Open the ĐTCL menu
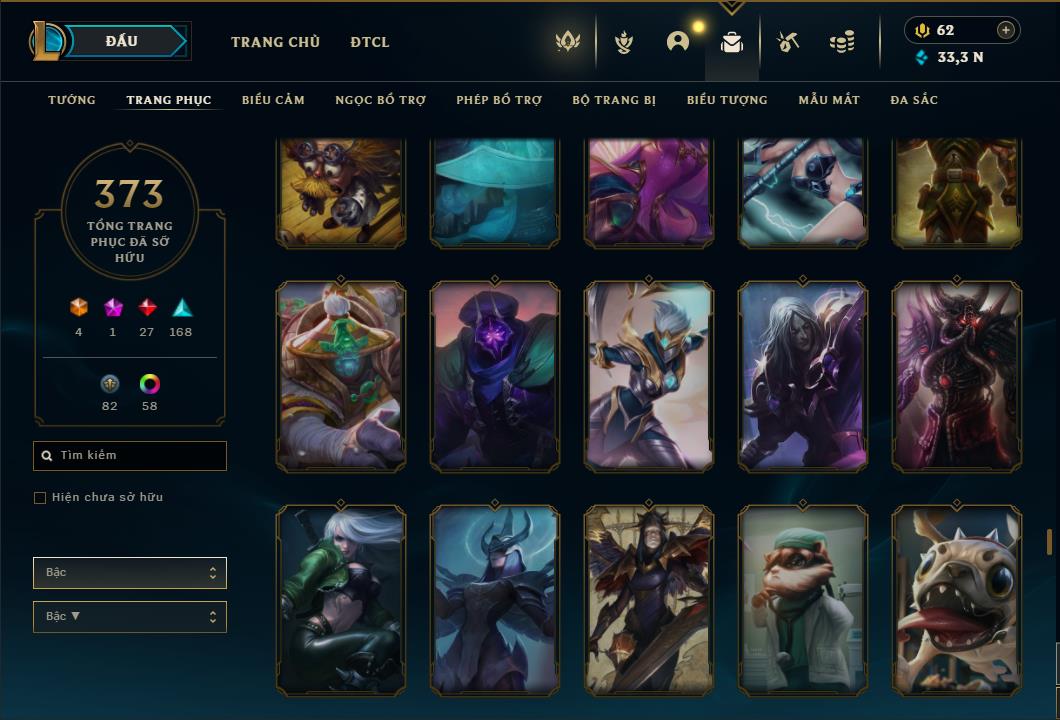1060x720 pixels. 370,42
